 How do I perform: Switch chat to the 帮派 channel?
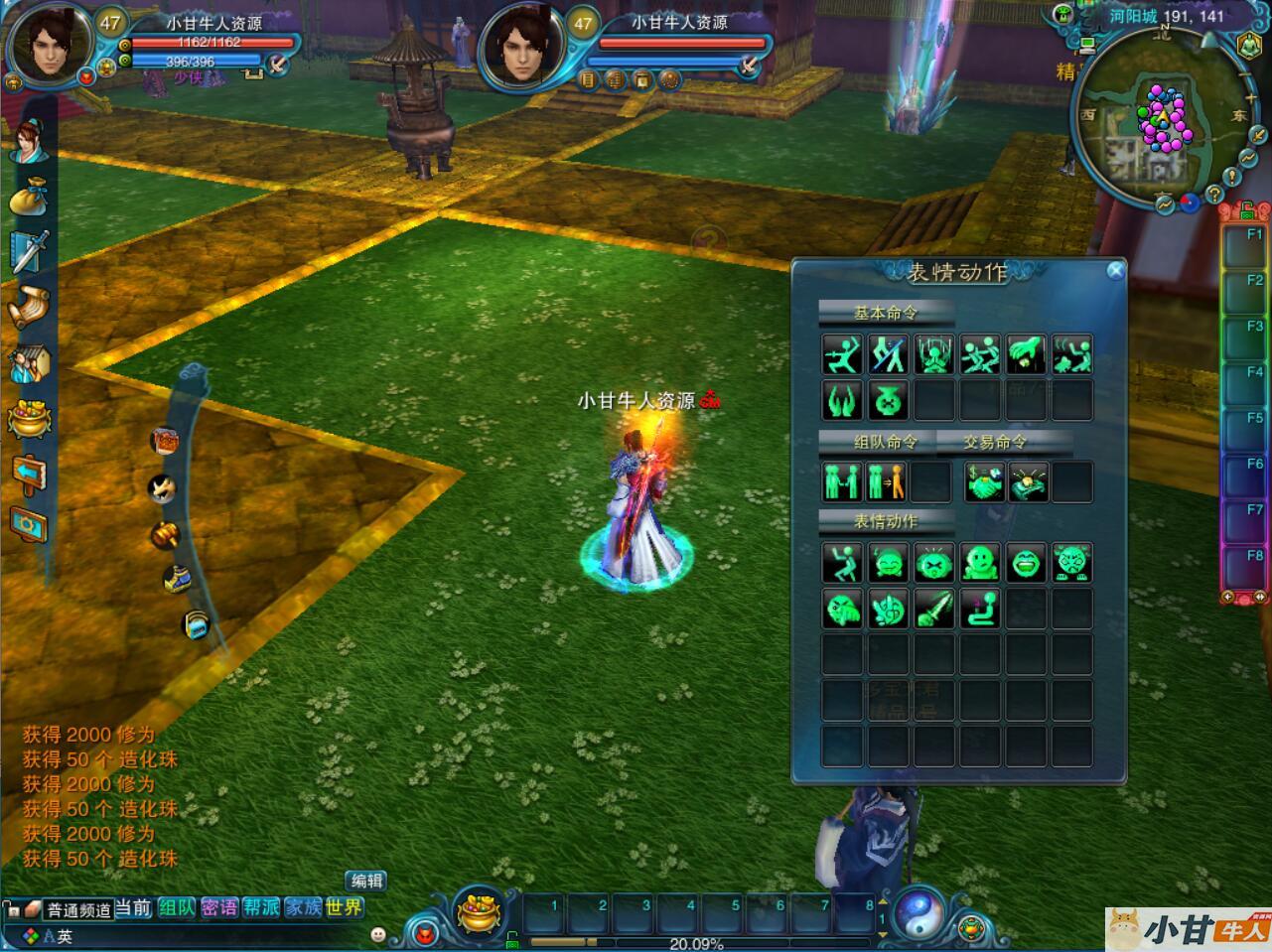(261, 907)
